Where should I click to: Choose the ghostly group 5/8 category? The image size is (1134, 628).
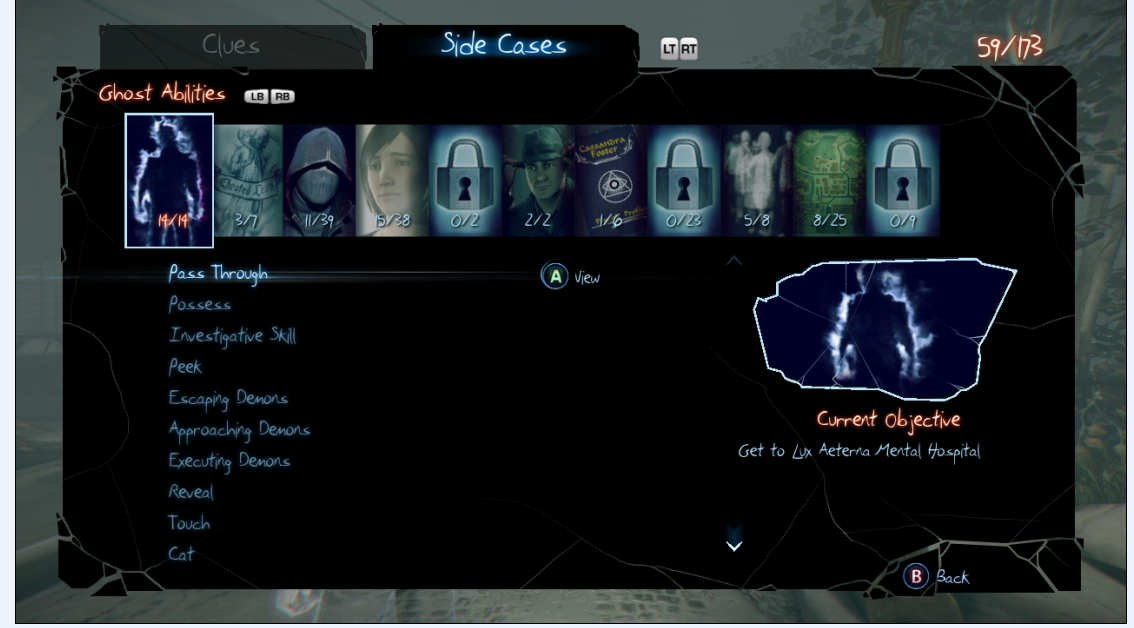pyautogui.click(x=757, y=180)
